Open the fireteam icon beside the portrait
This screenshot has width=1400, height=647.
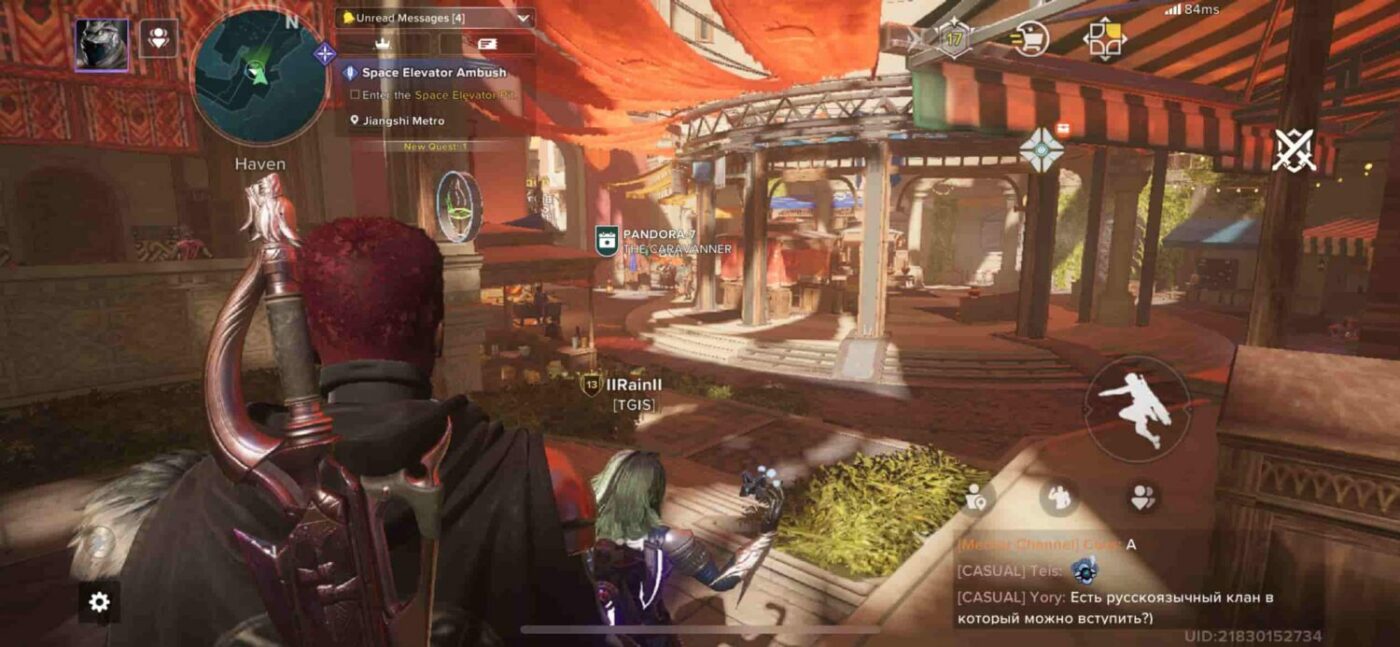158,38
